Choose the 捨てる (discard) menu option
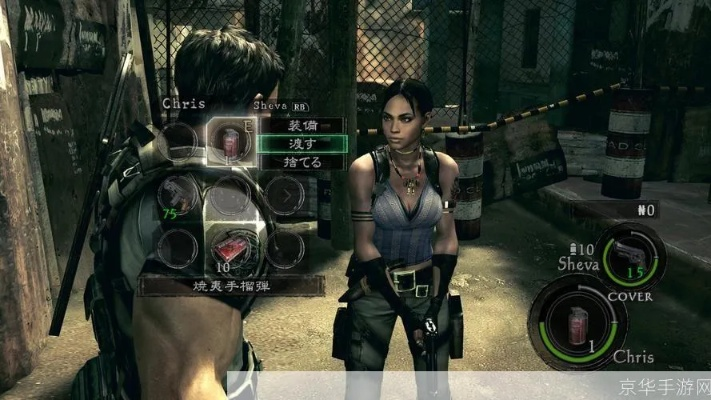The image size is (711, 400). tap(301, 161)
